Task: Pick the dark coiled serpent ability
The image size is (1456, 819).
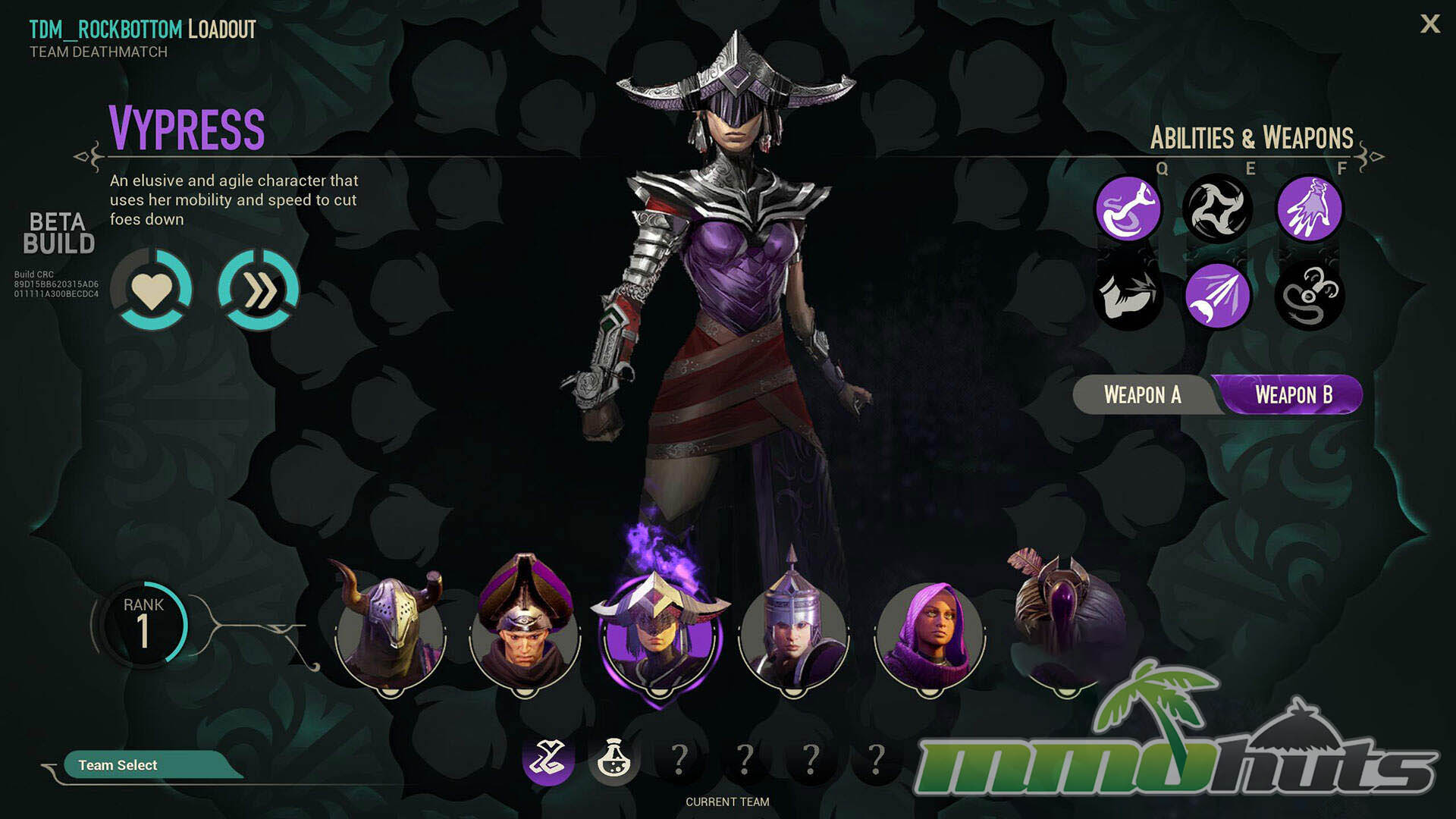Action: (1309, 296)
